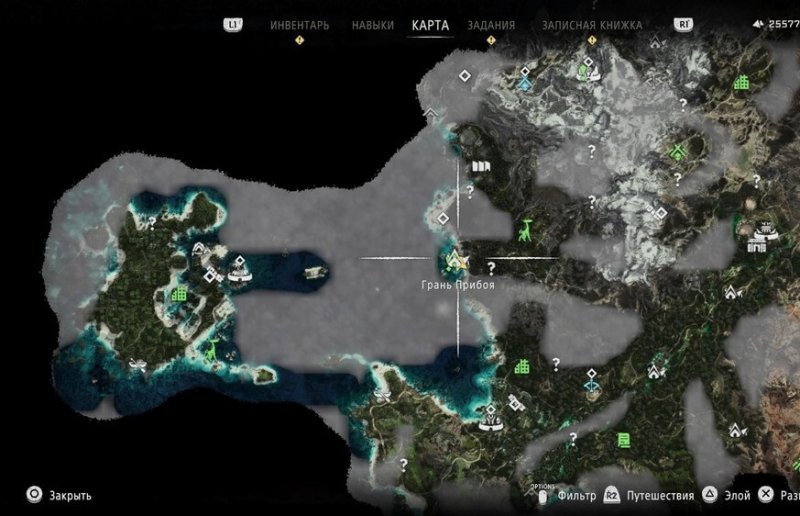This screenshot has width=800, height=516.
Task: Select the Грань Прибоя map marker
Action: 458,263
